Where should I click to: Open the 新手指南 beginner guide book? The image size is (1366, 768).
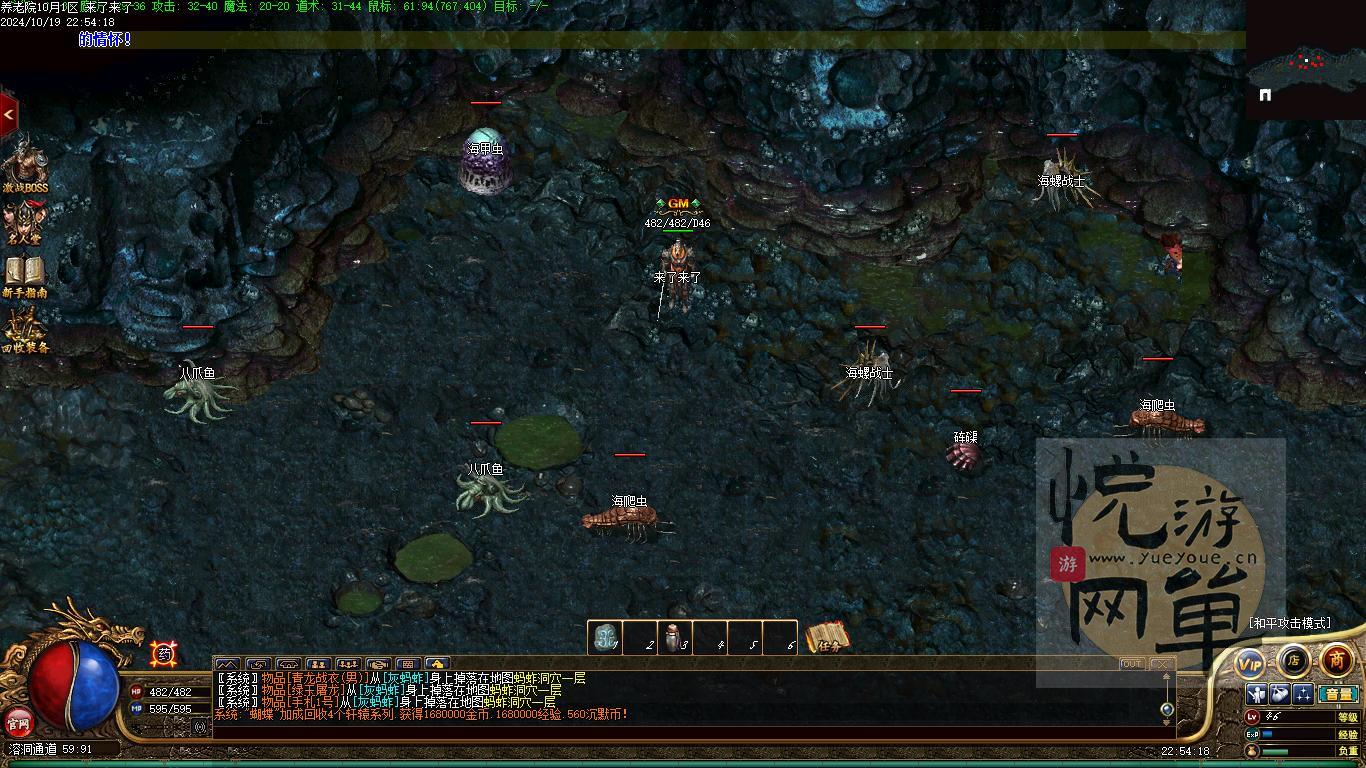tap(24, 276)
